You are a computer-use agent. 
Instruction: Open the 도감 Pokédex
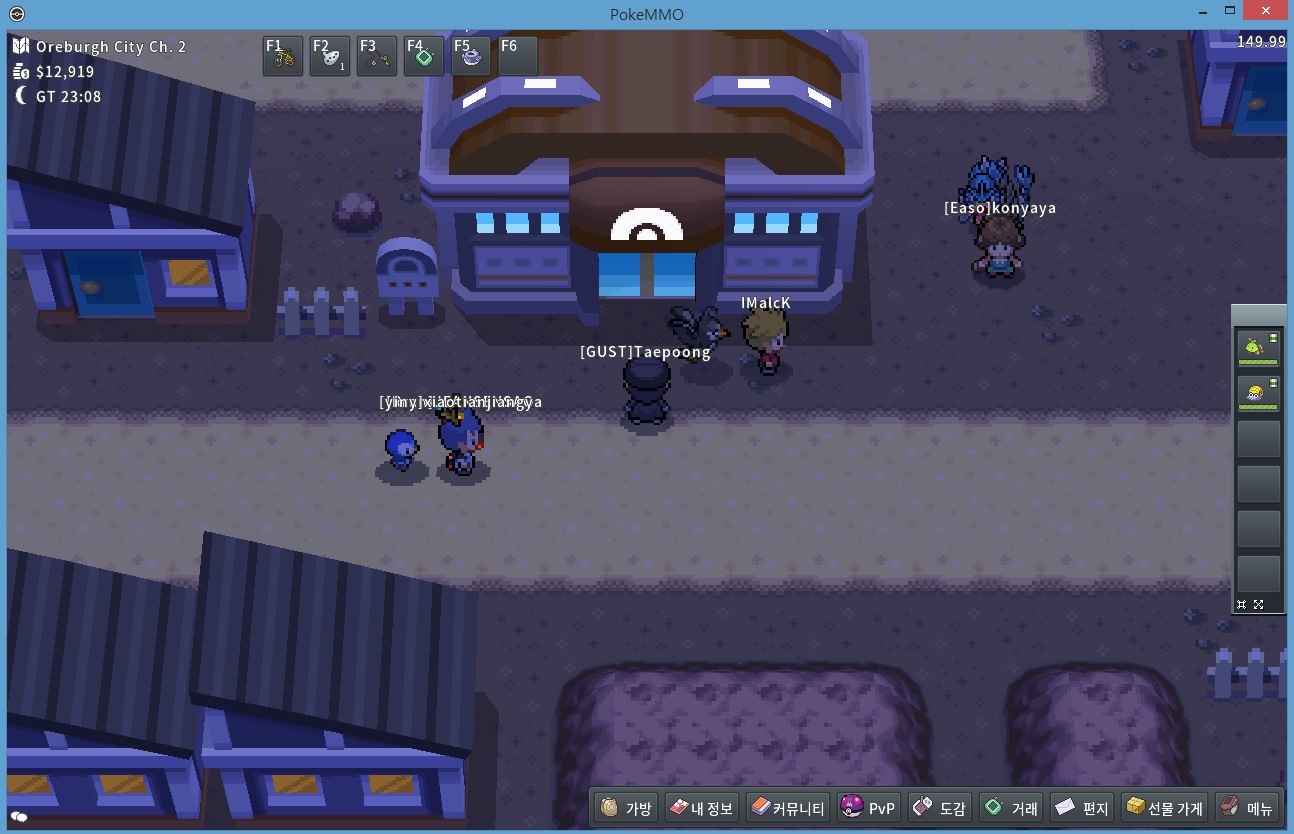940,808
